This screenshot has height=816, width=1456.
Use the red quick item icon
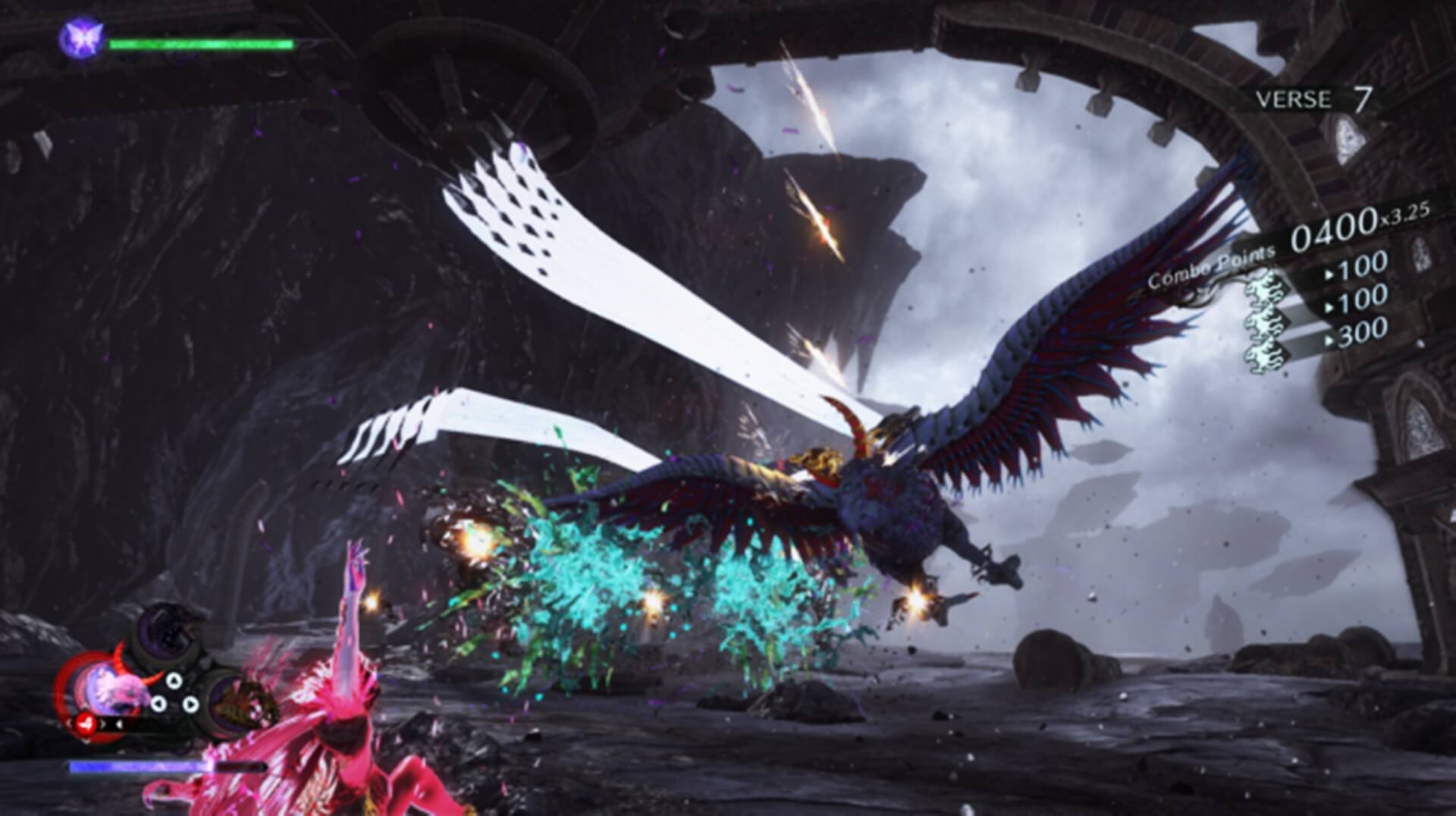(x=87, y=725)
